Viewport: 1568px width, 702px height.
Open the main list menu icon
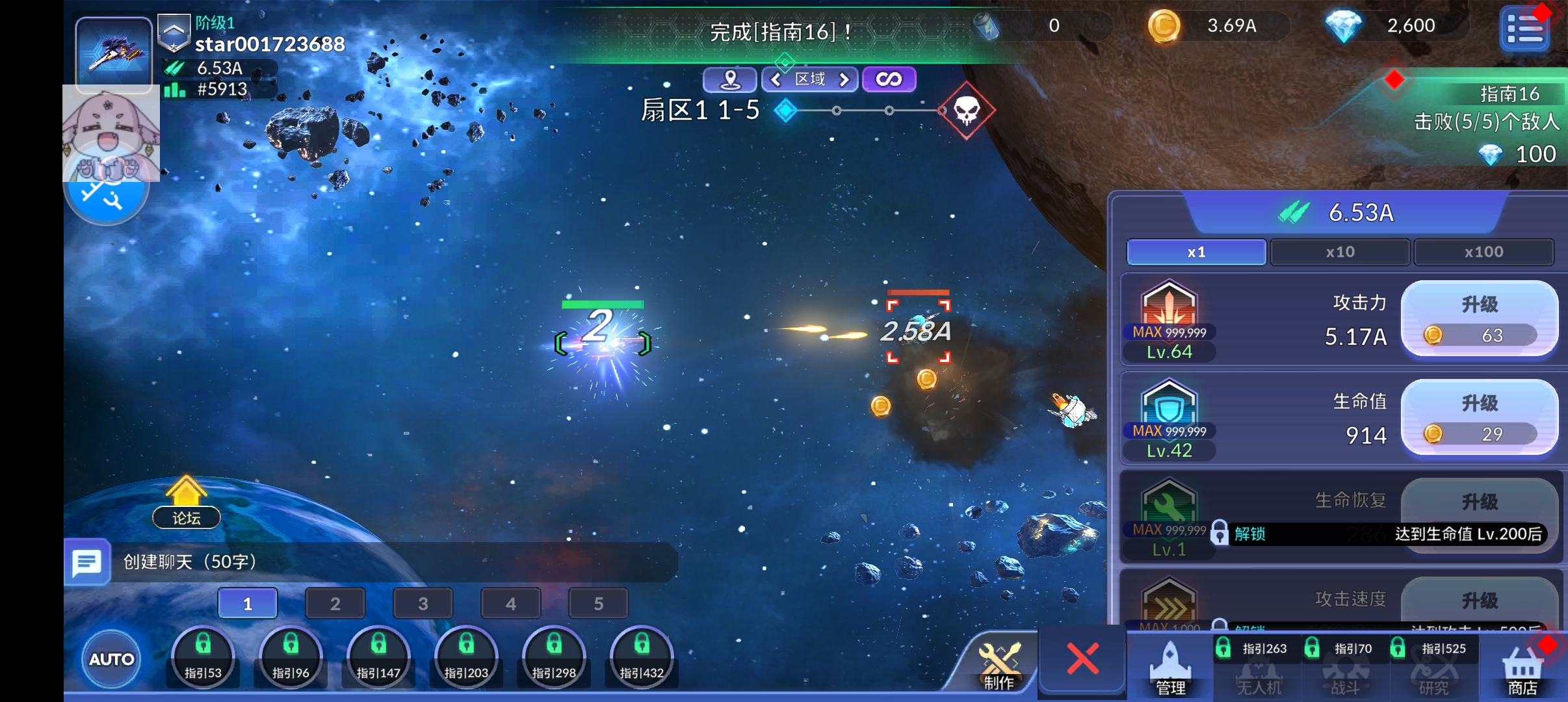coord(1524,29)
